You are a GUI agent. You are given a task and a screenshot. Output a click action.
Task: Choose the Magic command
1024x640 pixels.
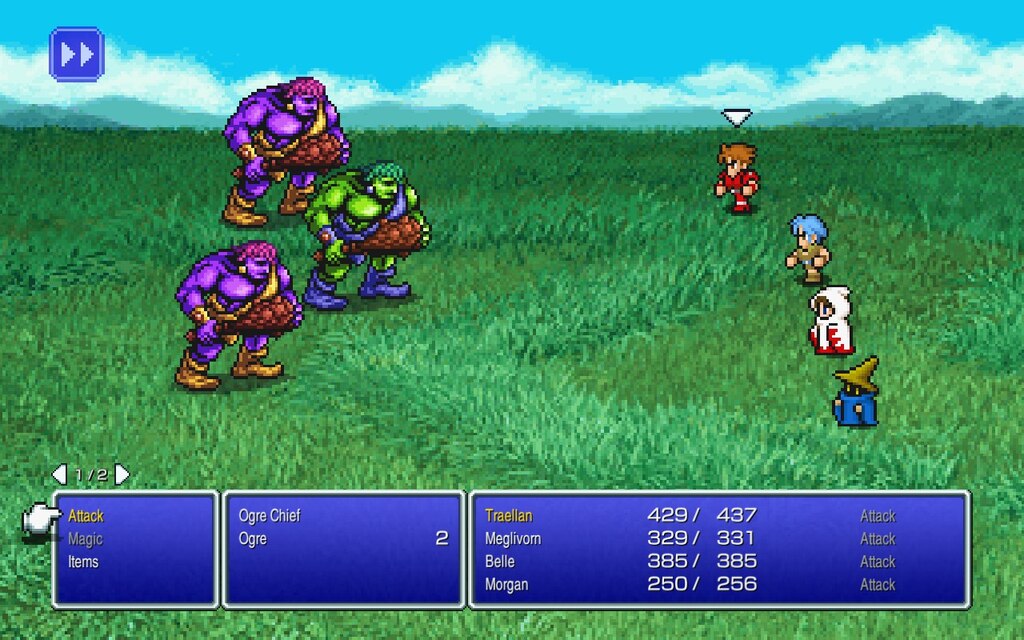click(x=85, y=539)
